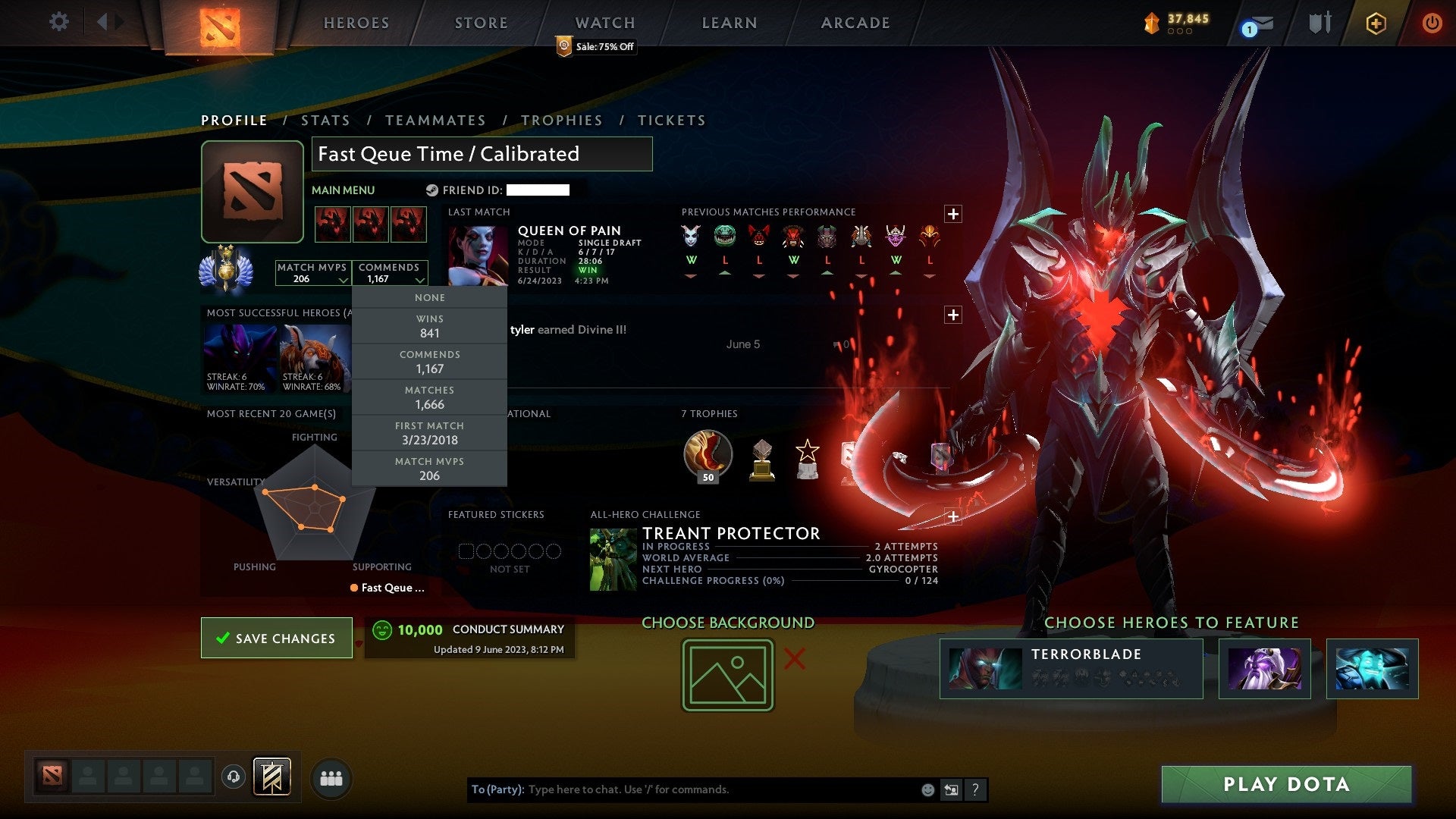The image size is (1456, 819).
Task: Open the ARCADE menu item
Action: click(x=854, y=23)
